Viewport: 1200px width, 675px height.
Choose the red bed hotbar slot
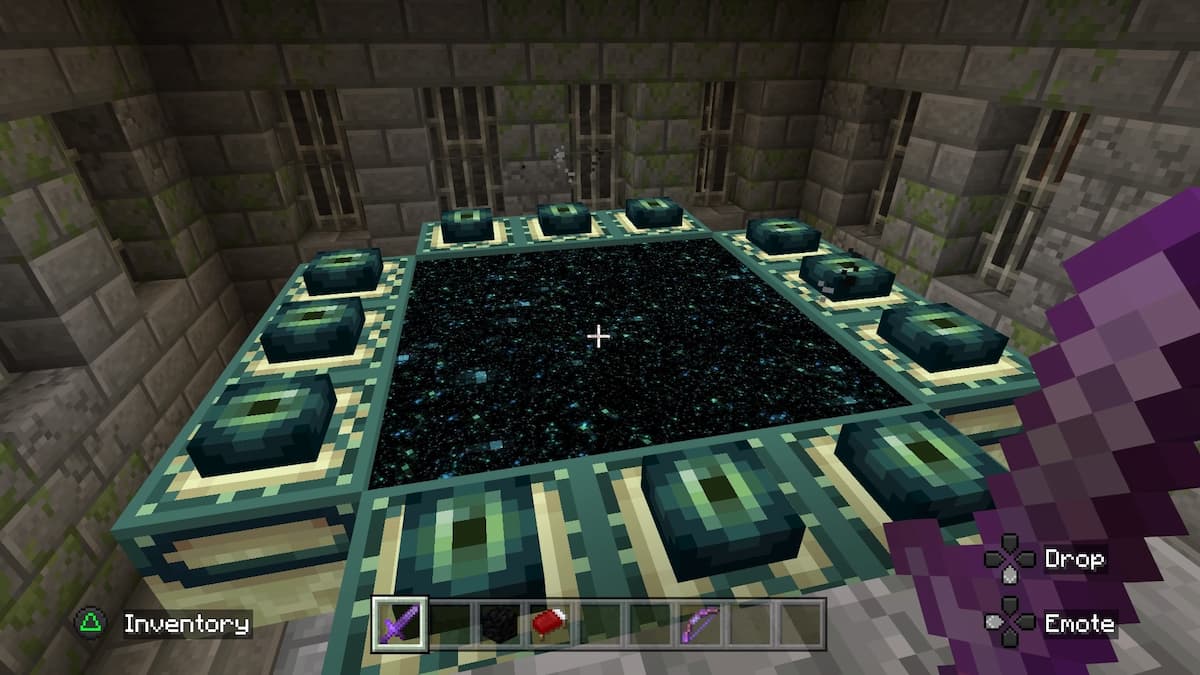(549, 624)
